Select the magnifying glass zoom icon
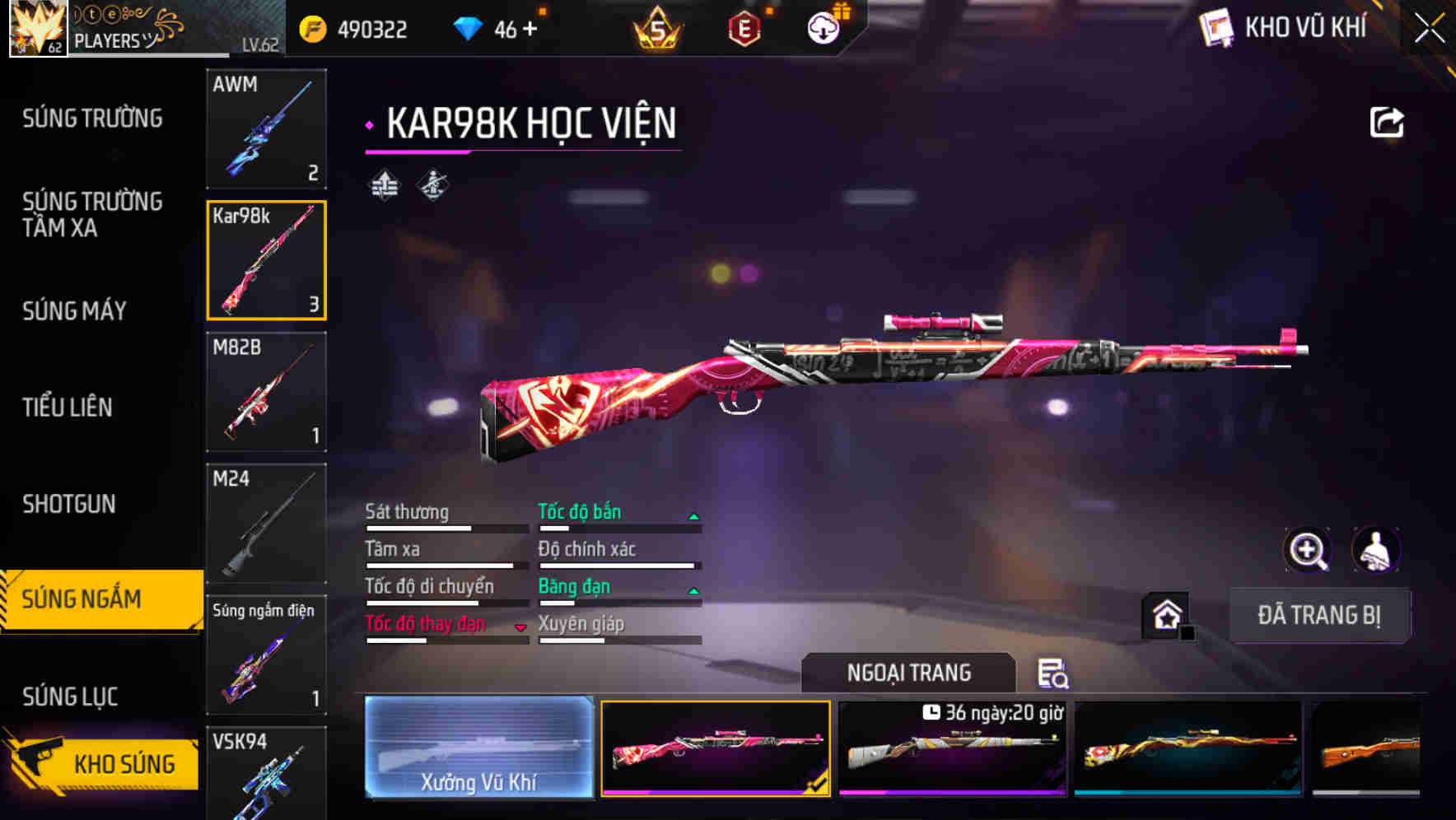This screenshot has width=1456, height=820. tap(1307, 550)
